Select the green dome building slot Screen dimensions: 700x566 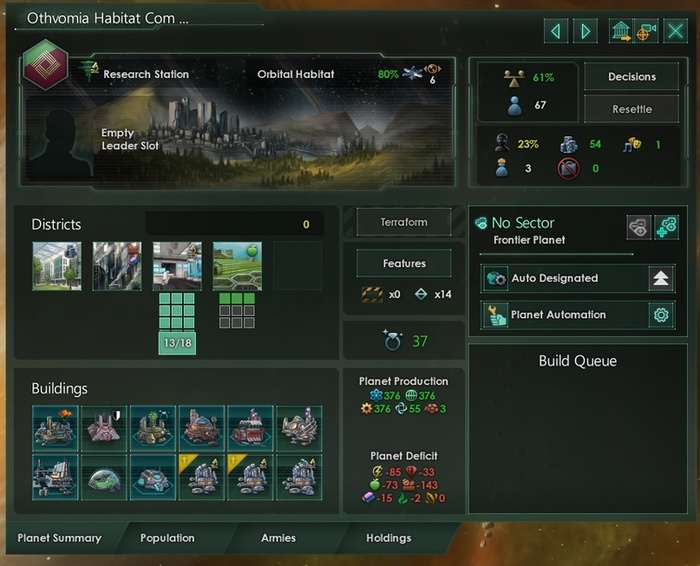pos(105,477)
